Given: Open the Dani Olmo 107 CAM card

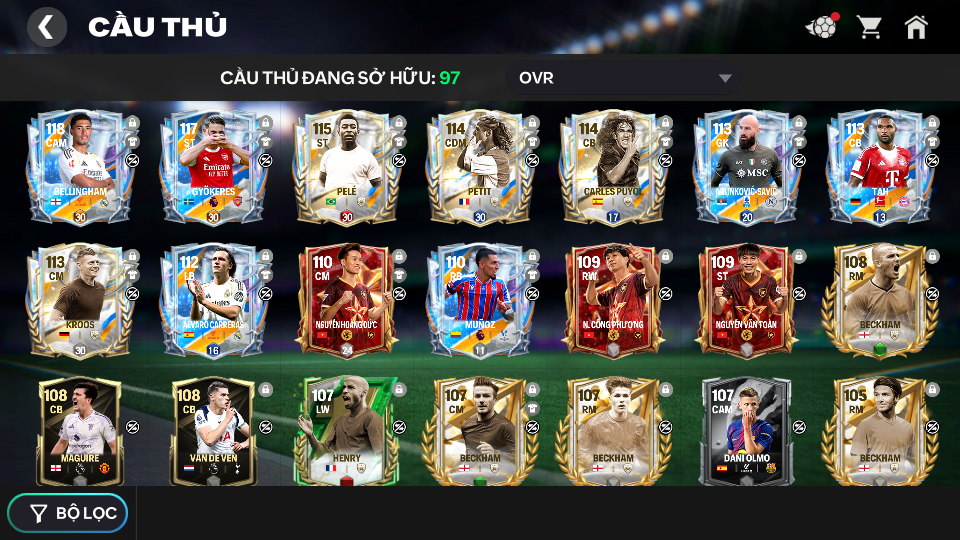Looking at the screenshot, I should [x=743, y=431].
